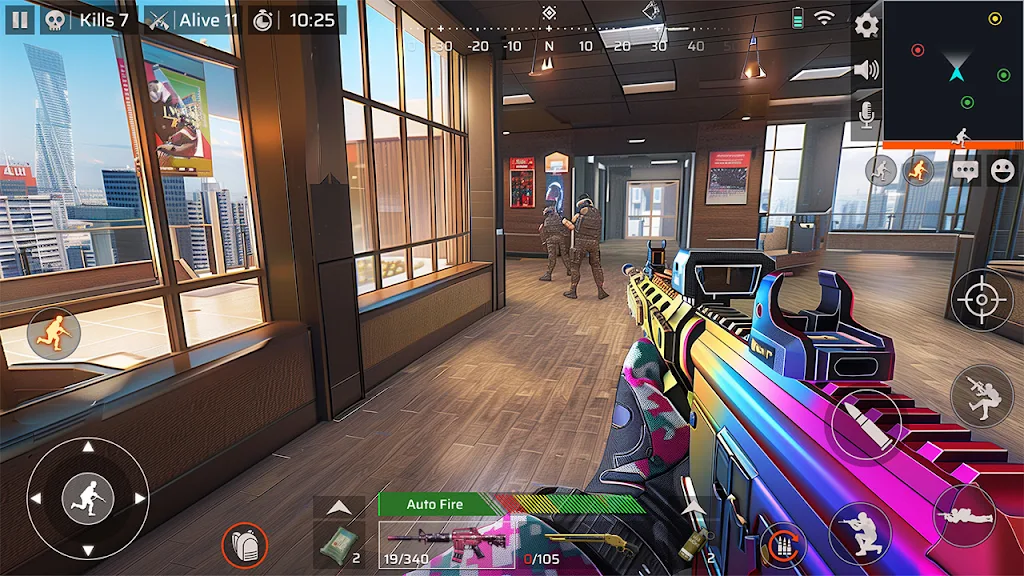Screen dimensions: 1024x576
Task: Open the orange backpack inventory
Action: [244, 546]
